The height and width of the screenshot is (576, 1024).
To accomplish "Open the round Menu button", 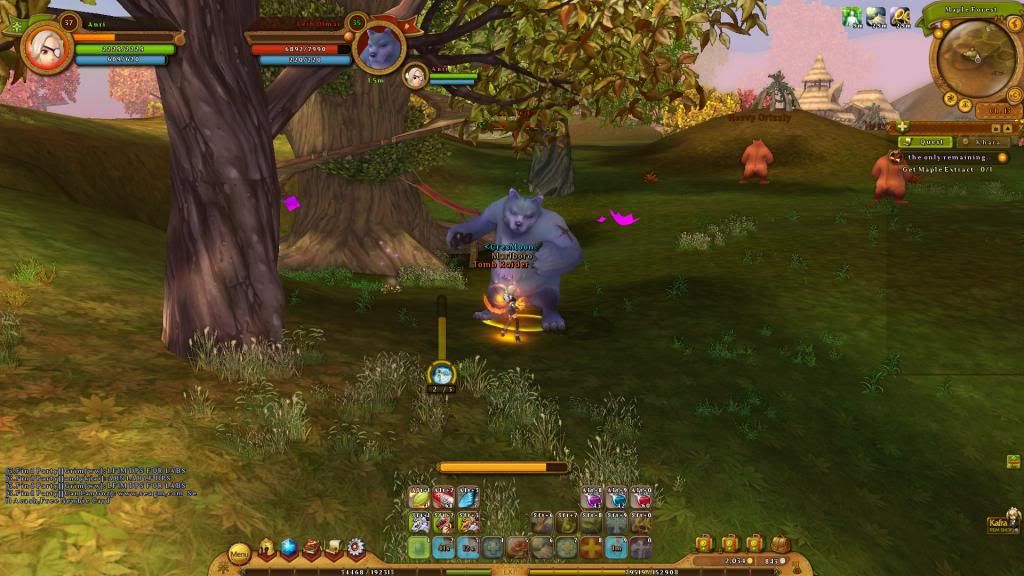I will click(x=239, y=553).
